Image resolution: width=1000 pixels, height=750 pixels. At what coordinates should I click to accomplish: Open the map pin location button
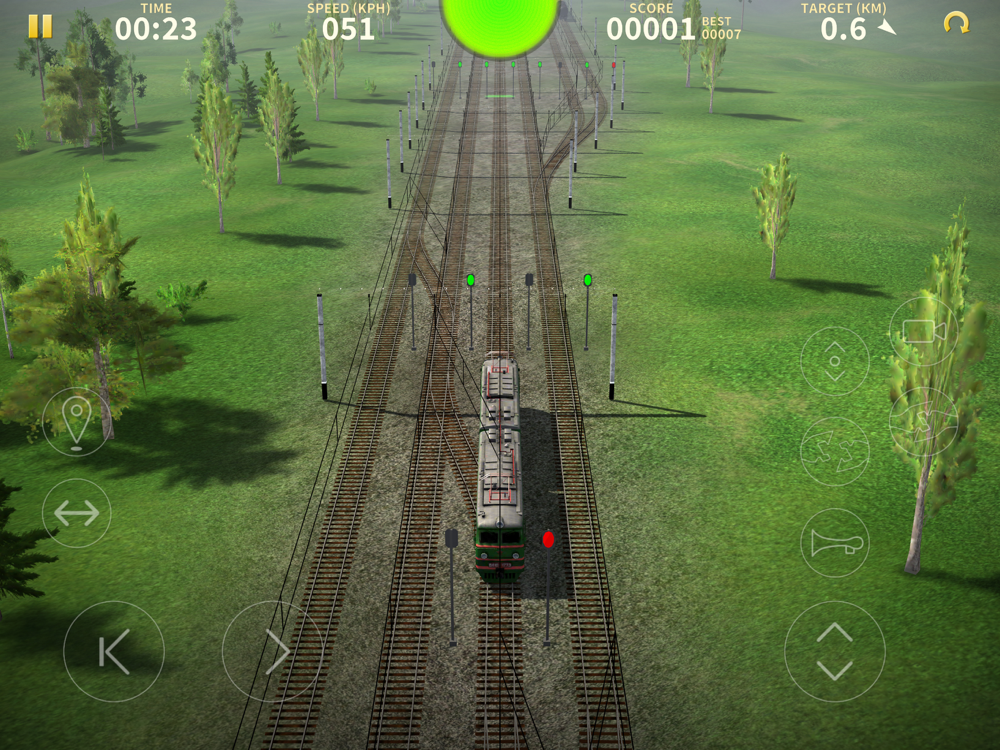(x=77, y=421)
